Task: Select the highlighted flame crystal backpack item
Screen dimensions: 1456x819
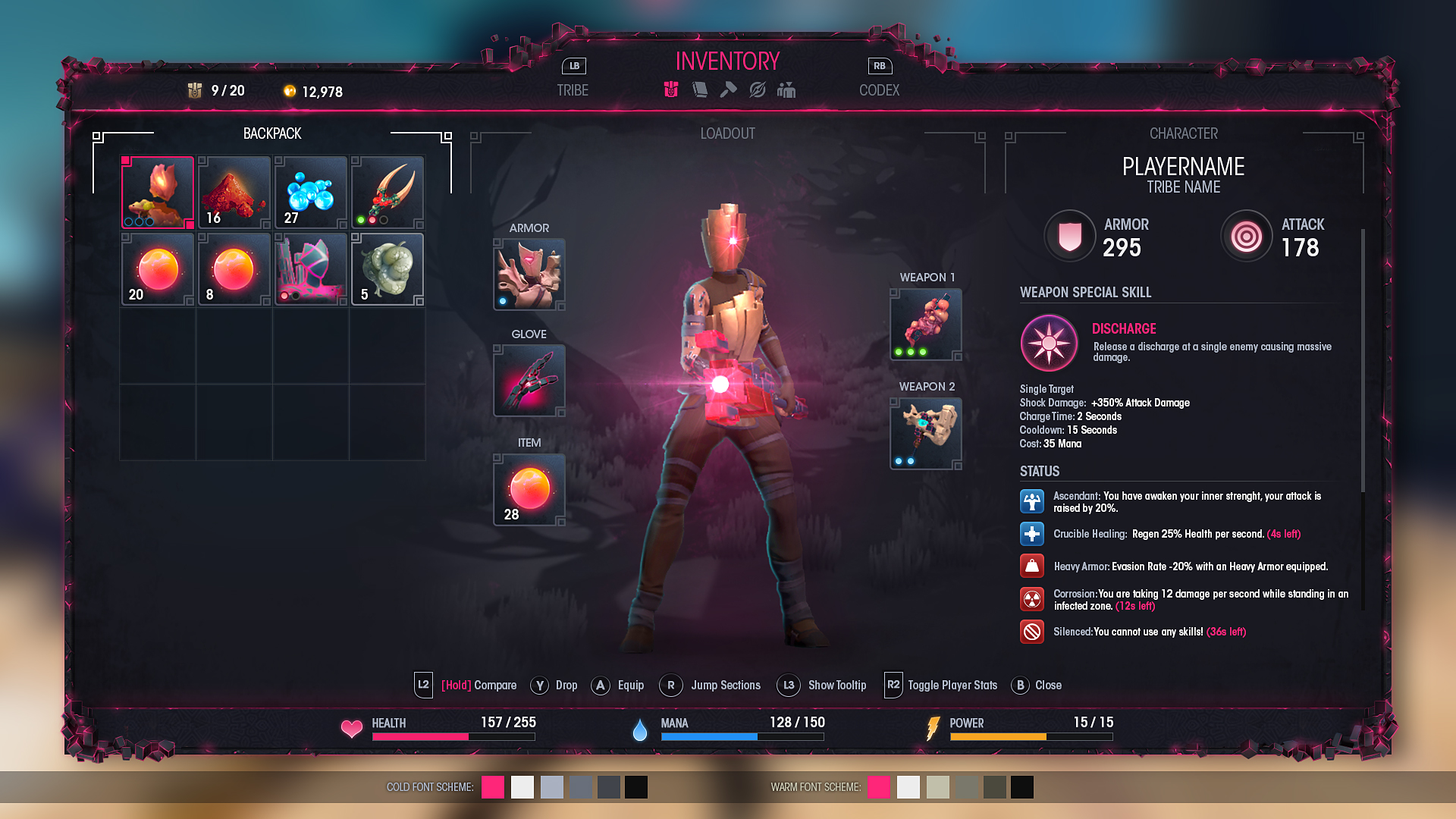Action: (158, 193)
